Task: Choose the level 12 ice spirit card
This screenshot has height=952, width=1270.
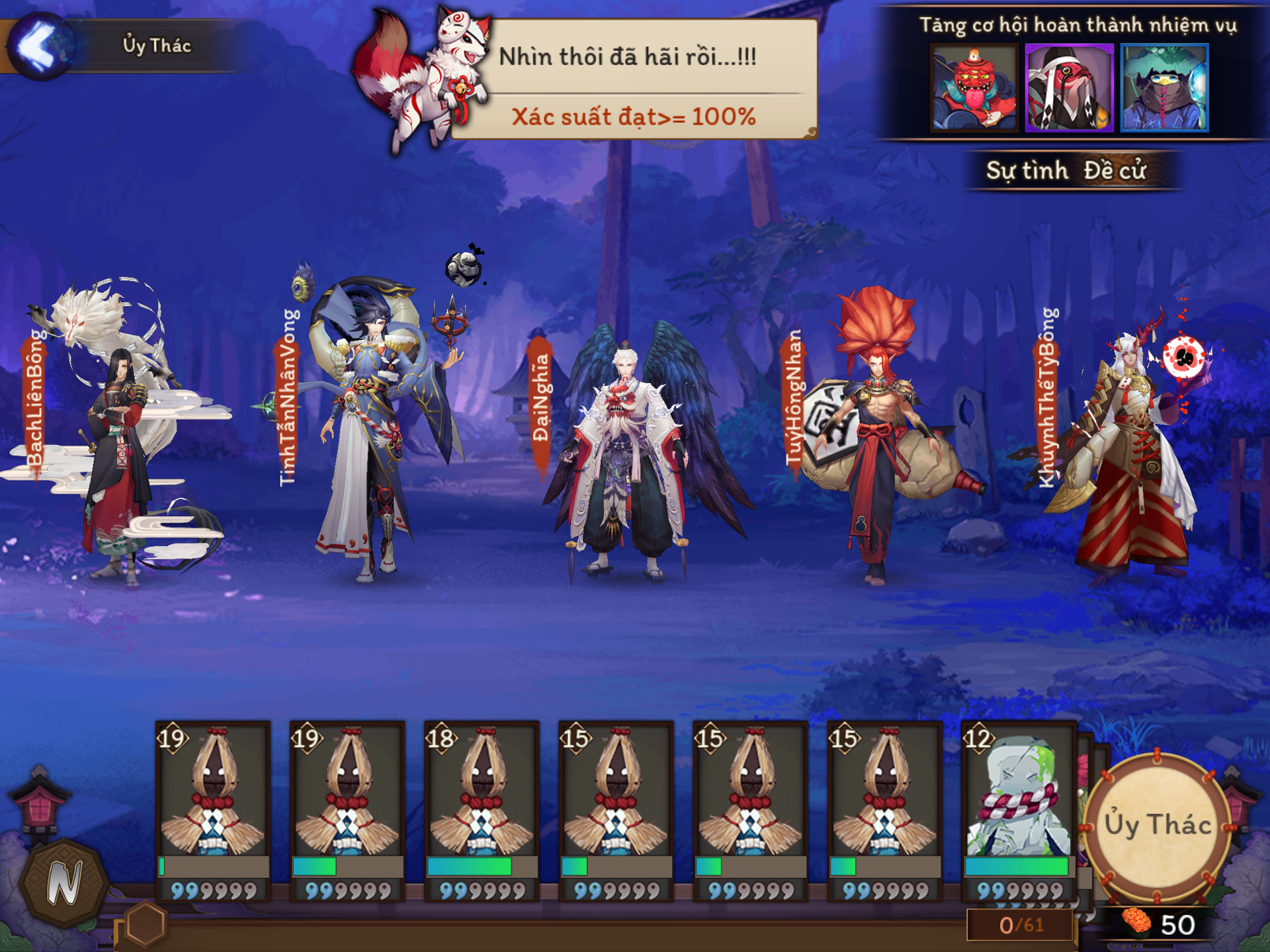Action: [1017, 810]
